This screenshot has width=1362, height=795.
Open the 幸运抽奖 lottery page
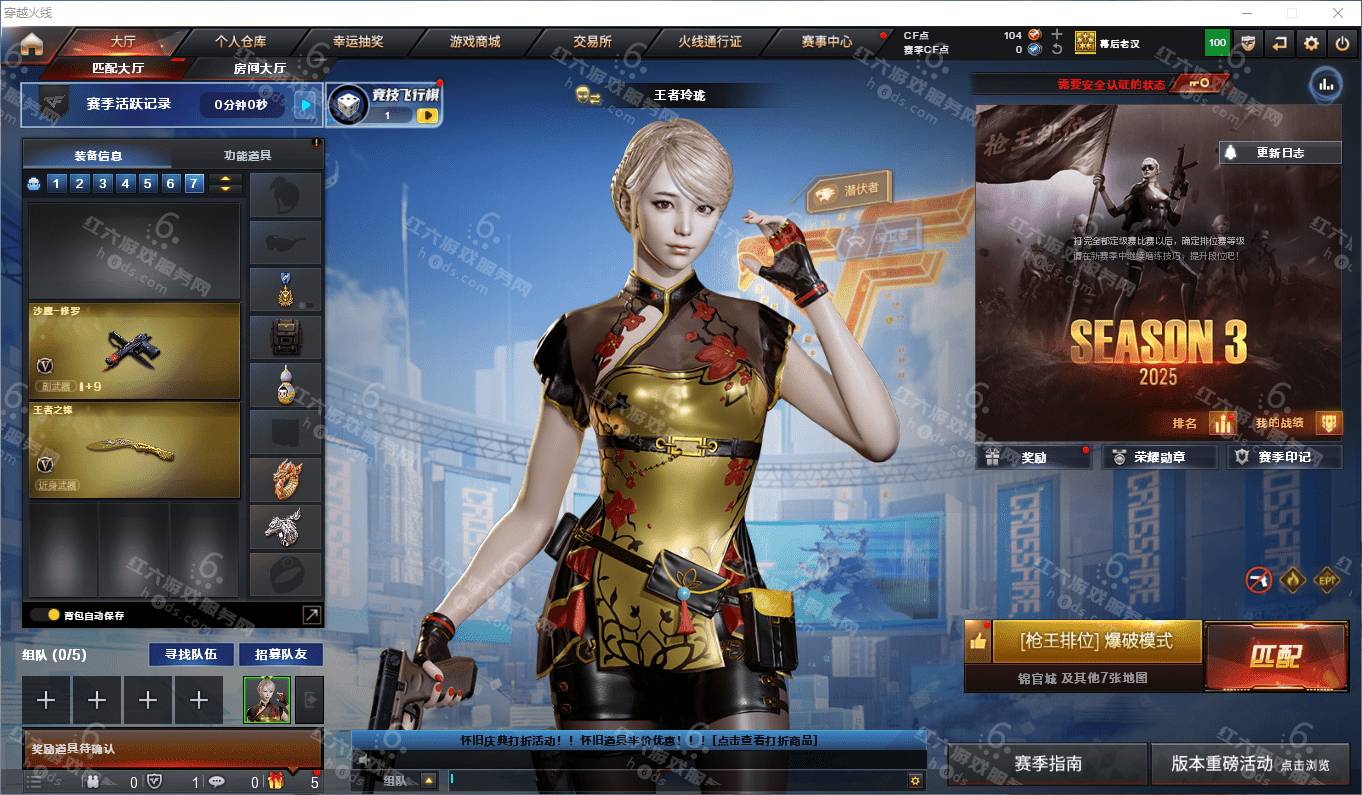[x=358, y=42]
